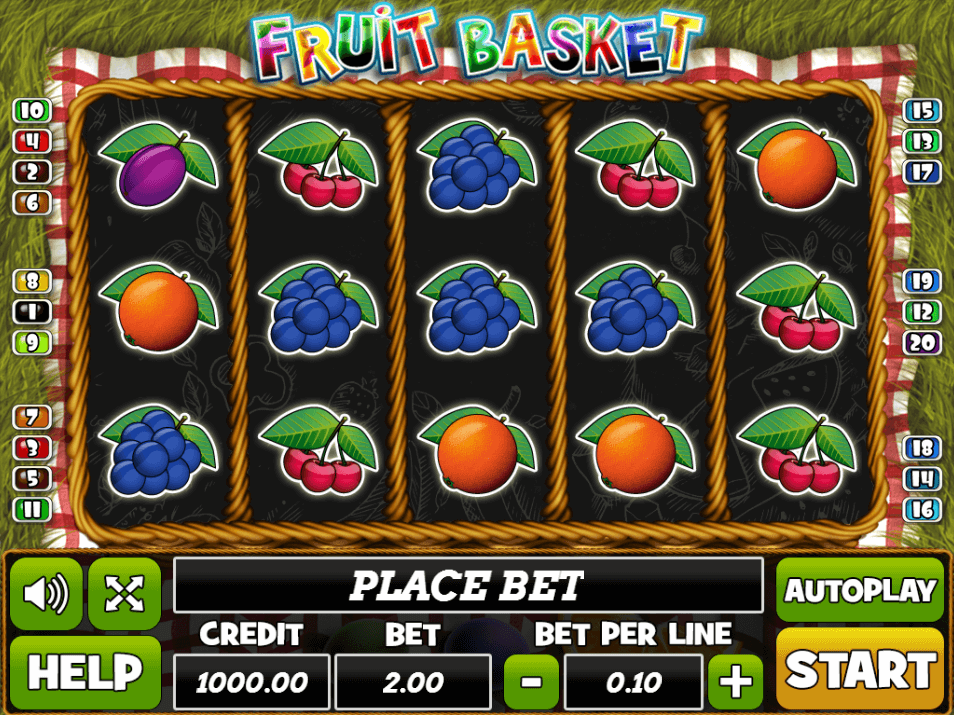Select payline number 15 marker

click(922, 110)
